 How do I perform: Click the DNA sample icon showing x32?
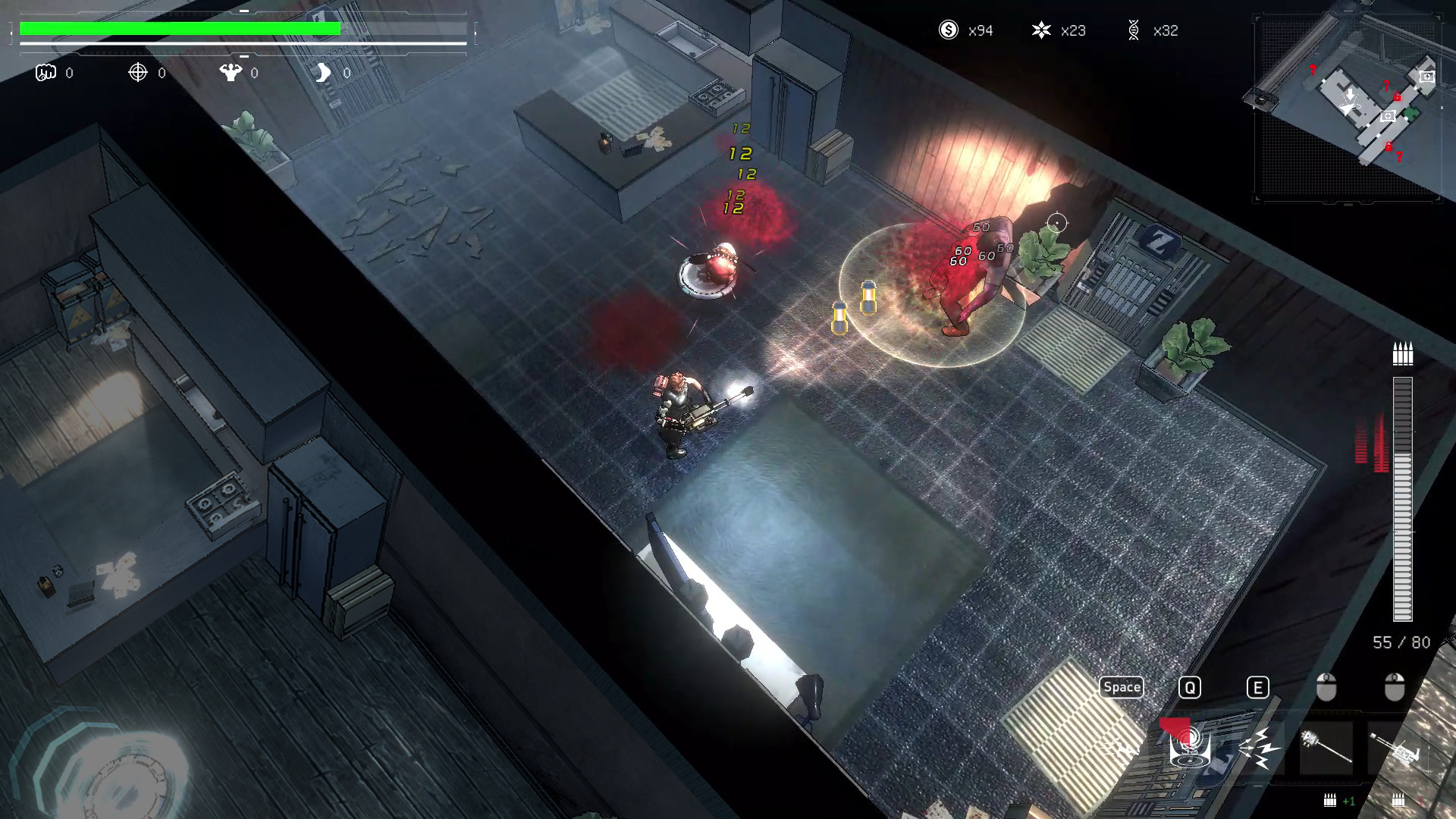[x=1135, y=31]
